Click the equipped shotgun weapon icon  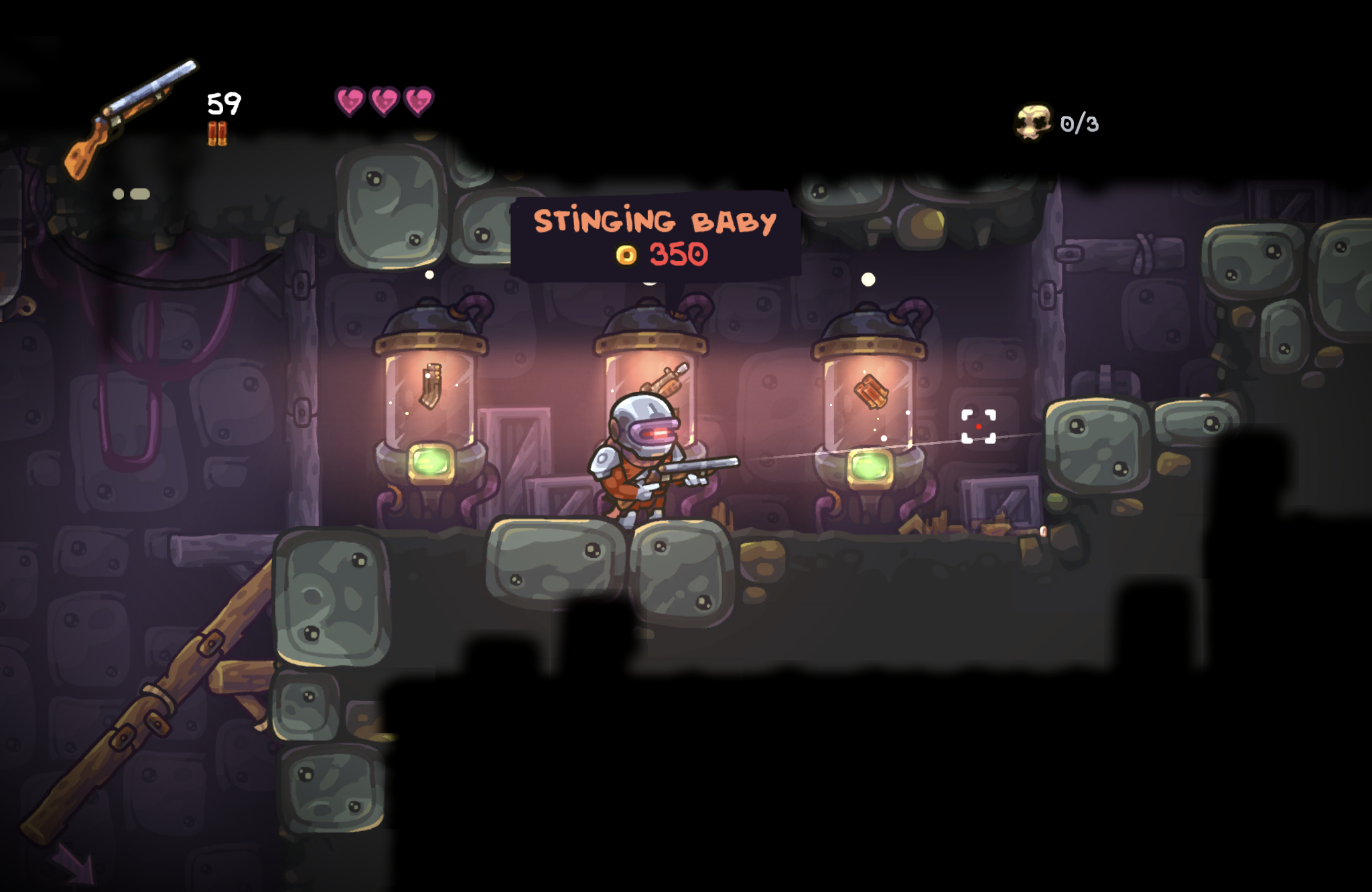tap(129, 118)
